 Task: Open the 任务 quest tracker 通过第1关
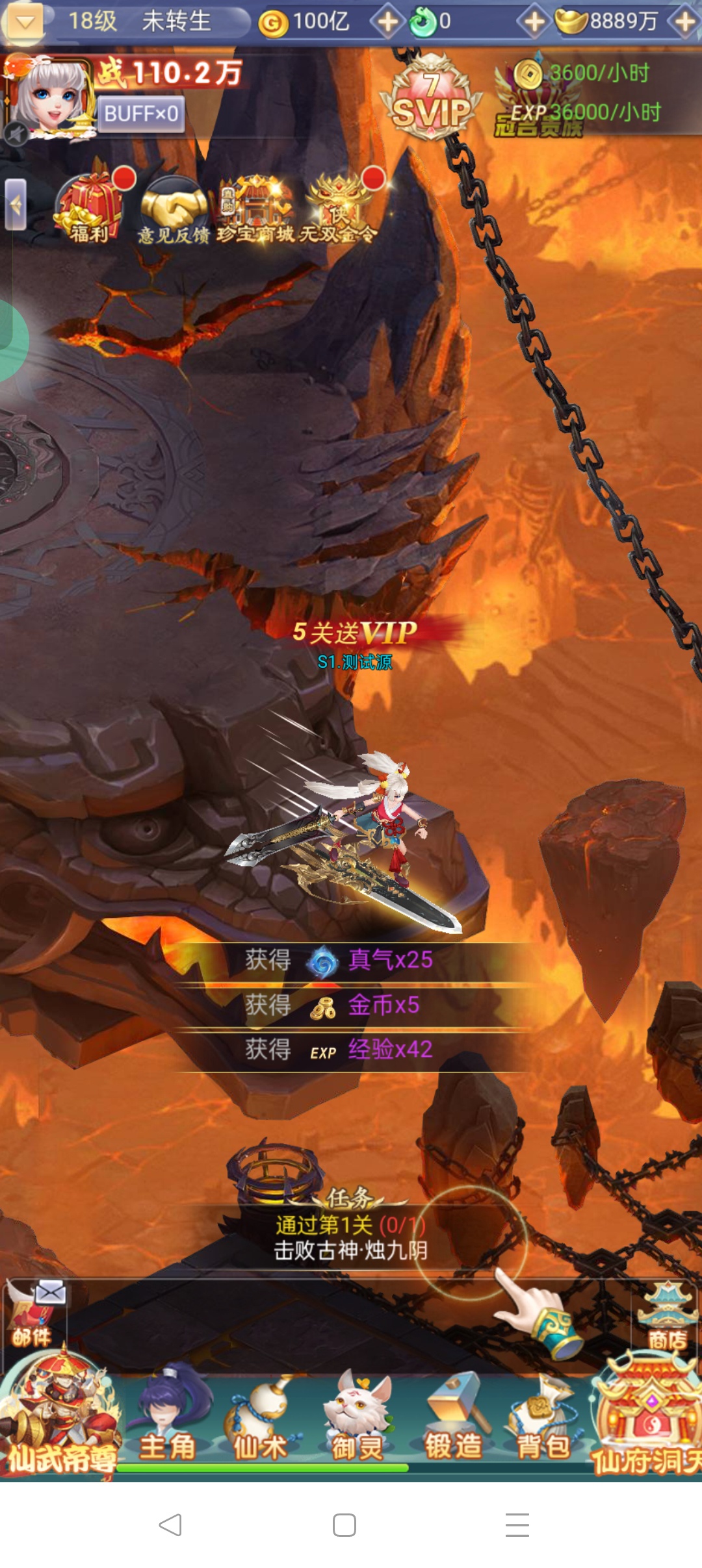(351, 1235)
